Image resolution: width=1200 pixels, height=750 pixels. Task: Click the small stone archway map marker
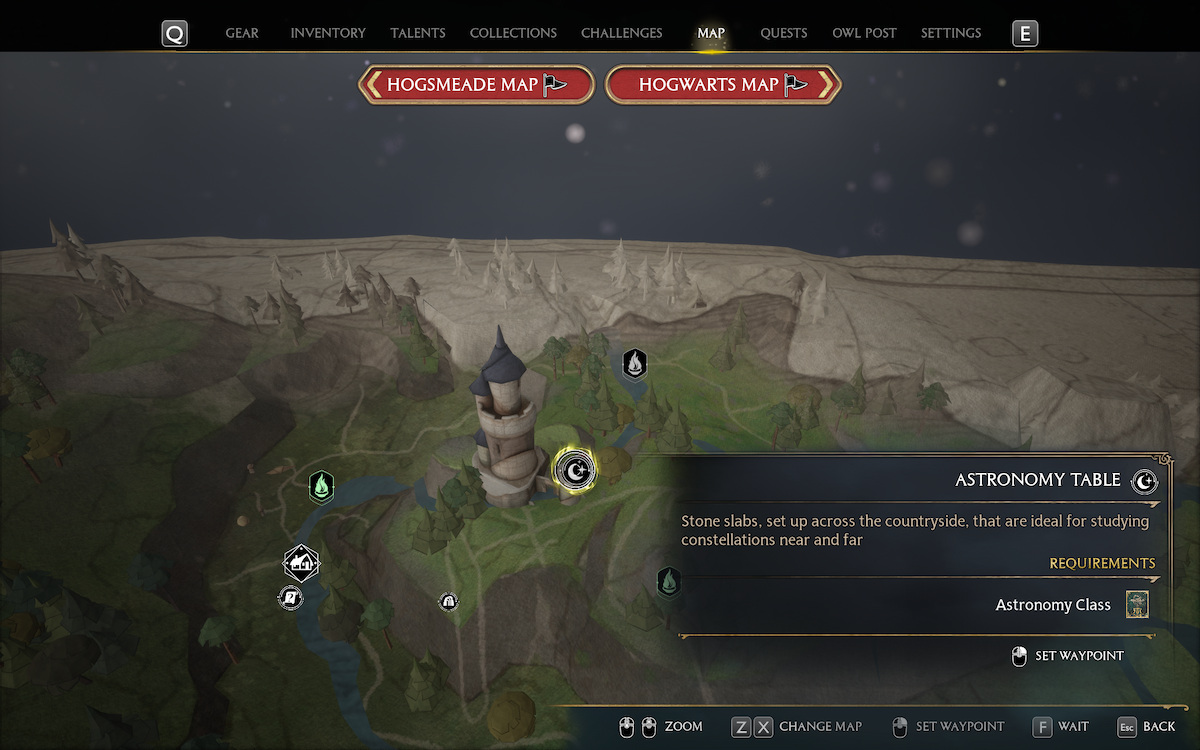pos(448,601)
